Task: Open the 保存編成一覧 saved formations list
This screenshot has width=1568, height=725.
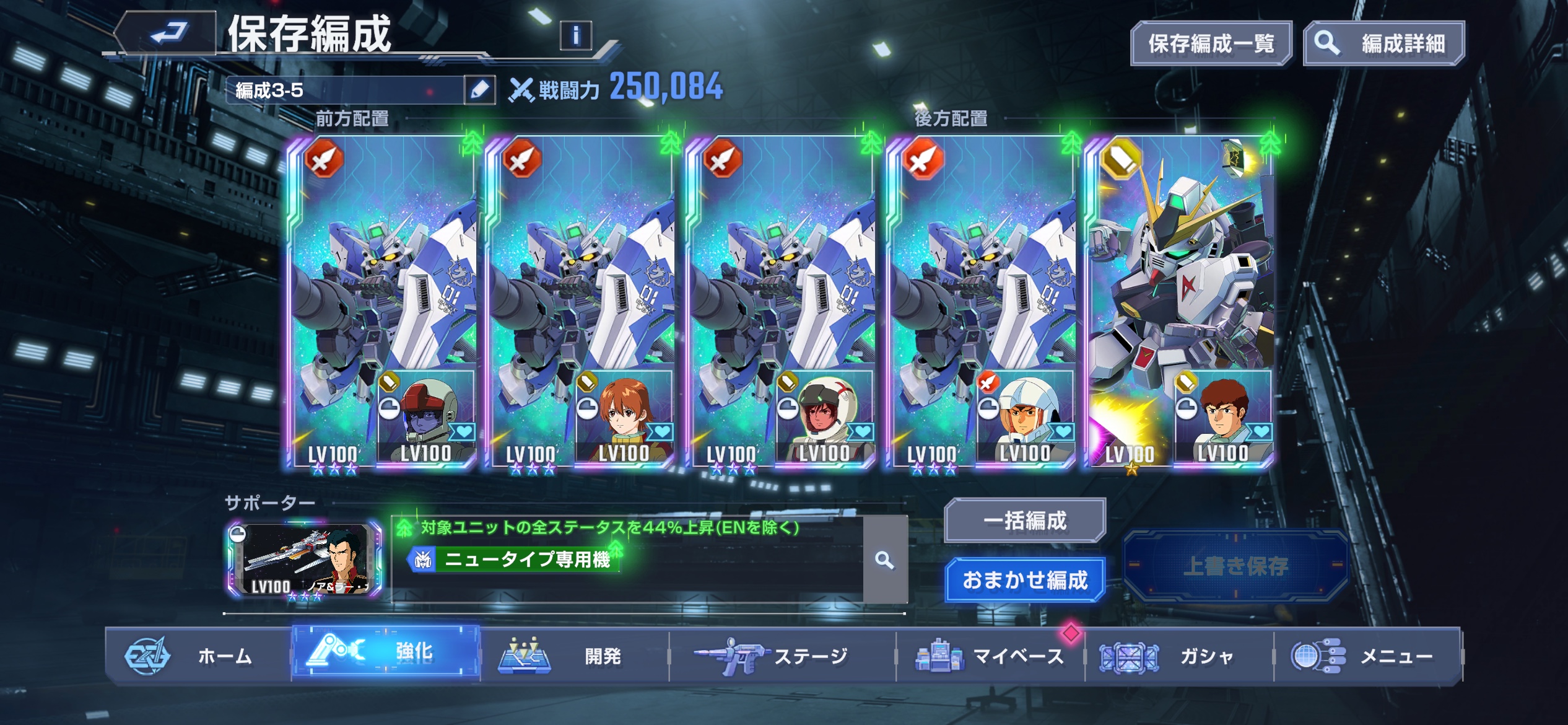Action: tap(1211, 43)
